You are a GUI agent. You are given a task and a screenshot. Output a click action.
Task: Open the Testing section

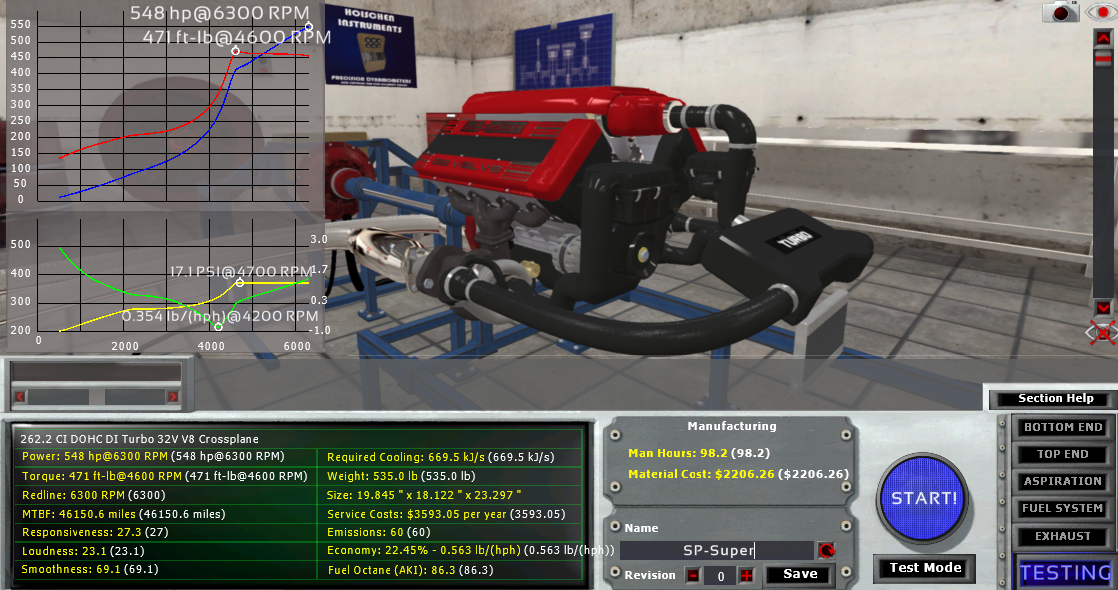pyautogui.click(x=1065, y=572)
